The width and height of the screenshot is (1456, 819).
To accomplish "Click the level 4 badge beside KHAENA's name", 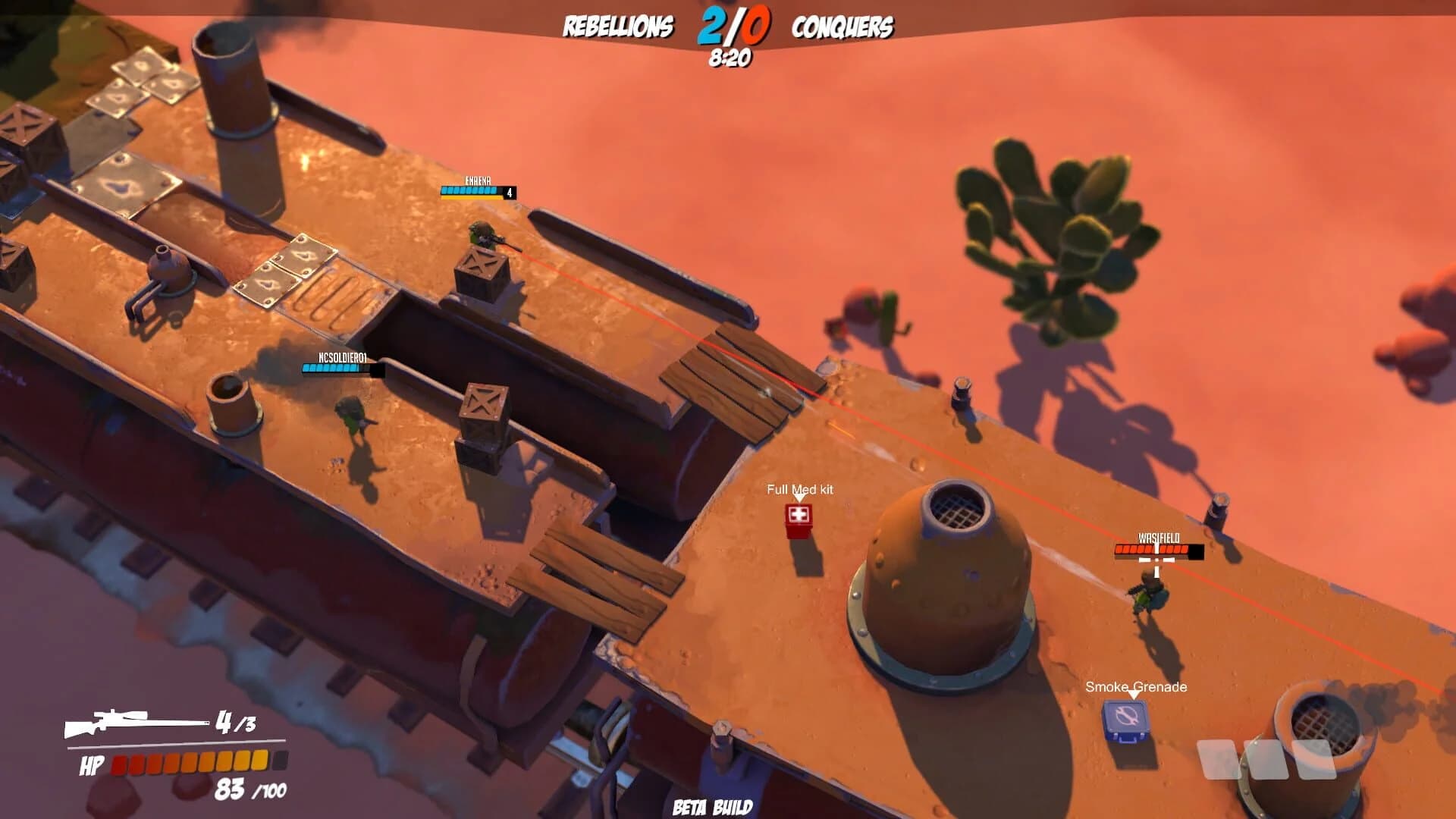I will 510,193.
